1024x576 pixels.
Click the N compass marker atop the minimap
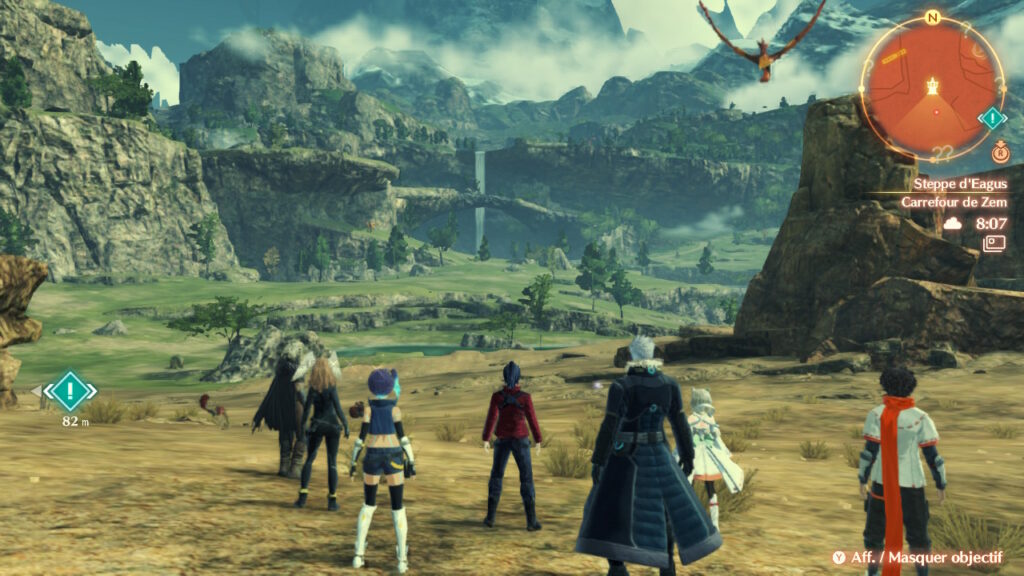tap(932, 17)
